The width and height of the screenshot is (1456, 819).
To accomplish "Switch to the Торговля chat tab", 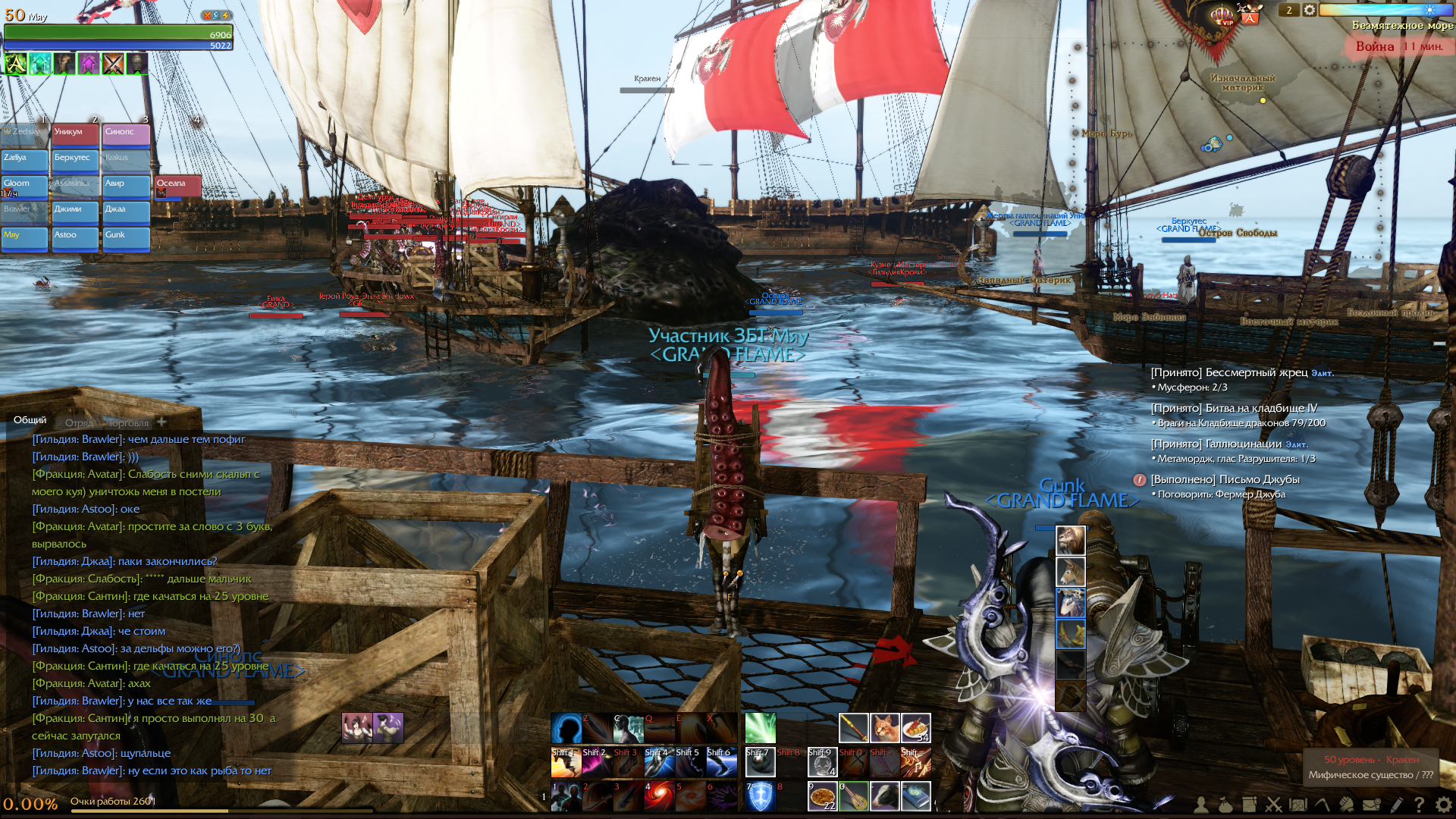I will pos(128,423).
